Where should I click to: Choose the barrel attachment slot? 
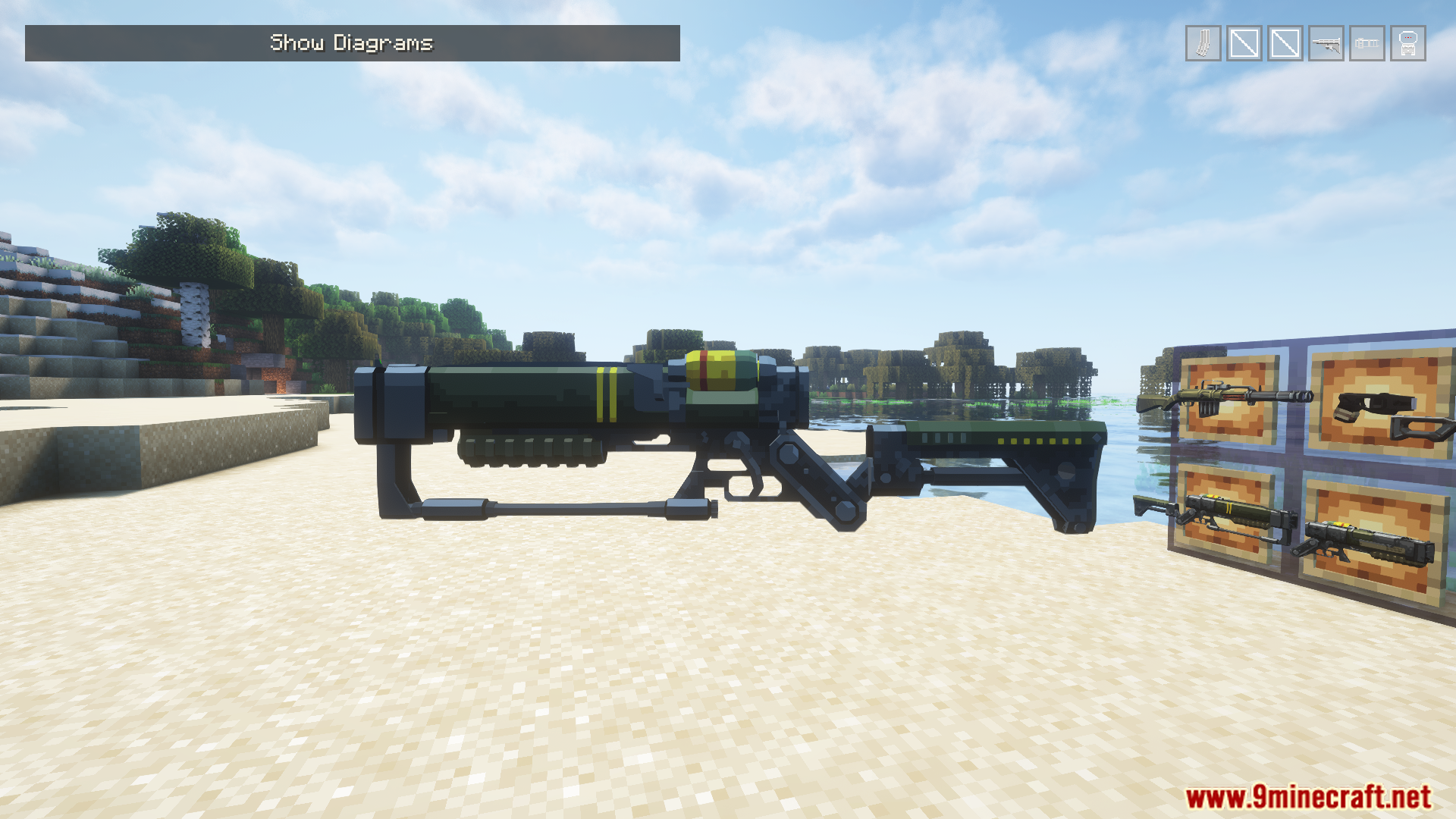click(x=1367, y=43)
